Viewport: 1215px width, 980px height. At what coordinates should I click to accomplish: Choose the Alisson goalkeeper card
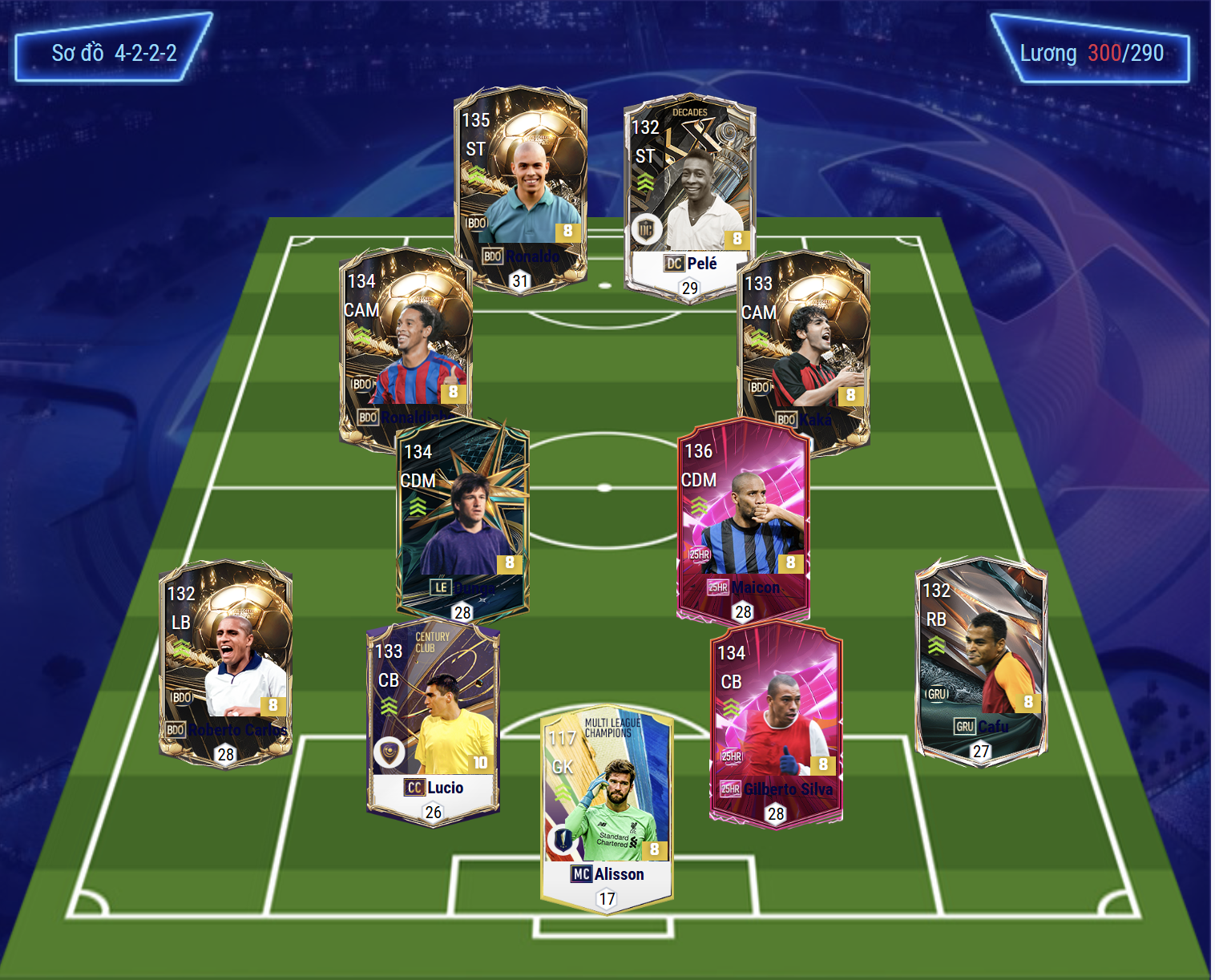(x=607, y=805)
